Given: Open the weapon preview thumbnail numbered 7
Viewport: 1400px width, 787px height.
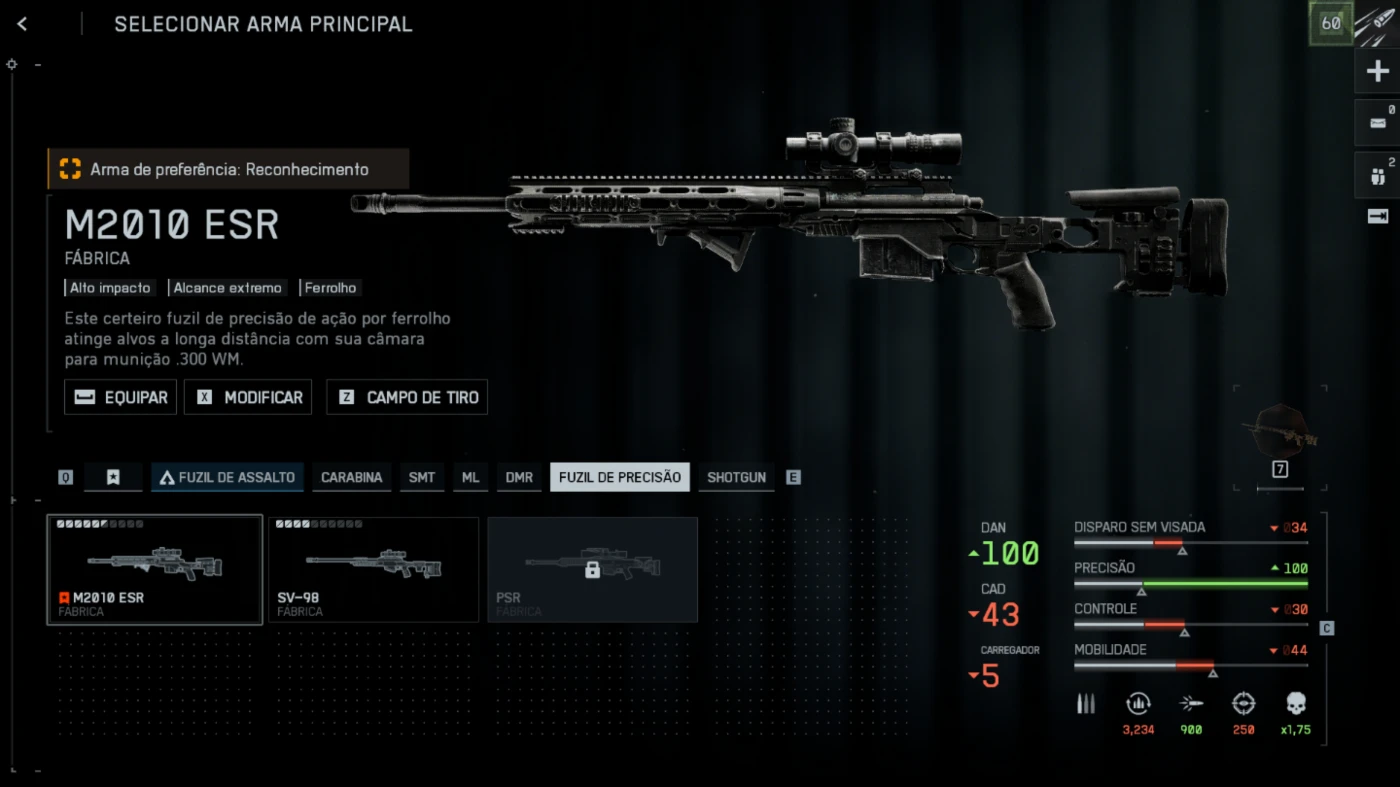Looking at the screenshot, I should click(1280, 435).
